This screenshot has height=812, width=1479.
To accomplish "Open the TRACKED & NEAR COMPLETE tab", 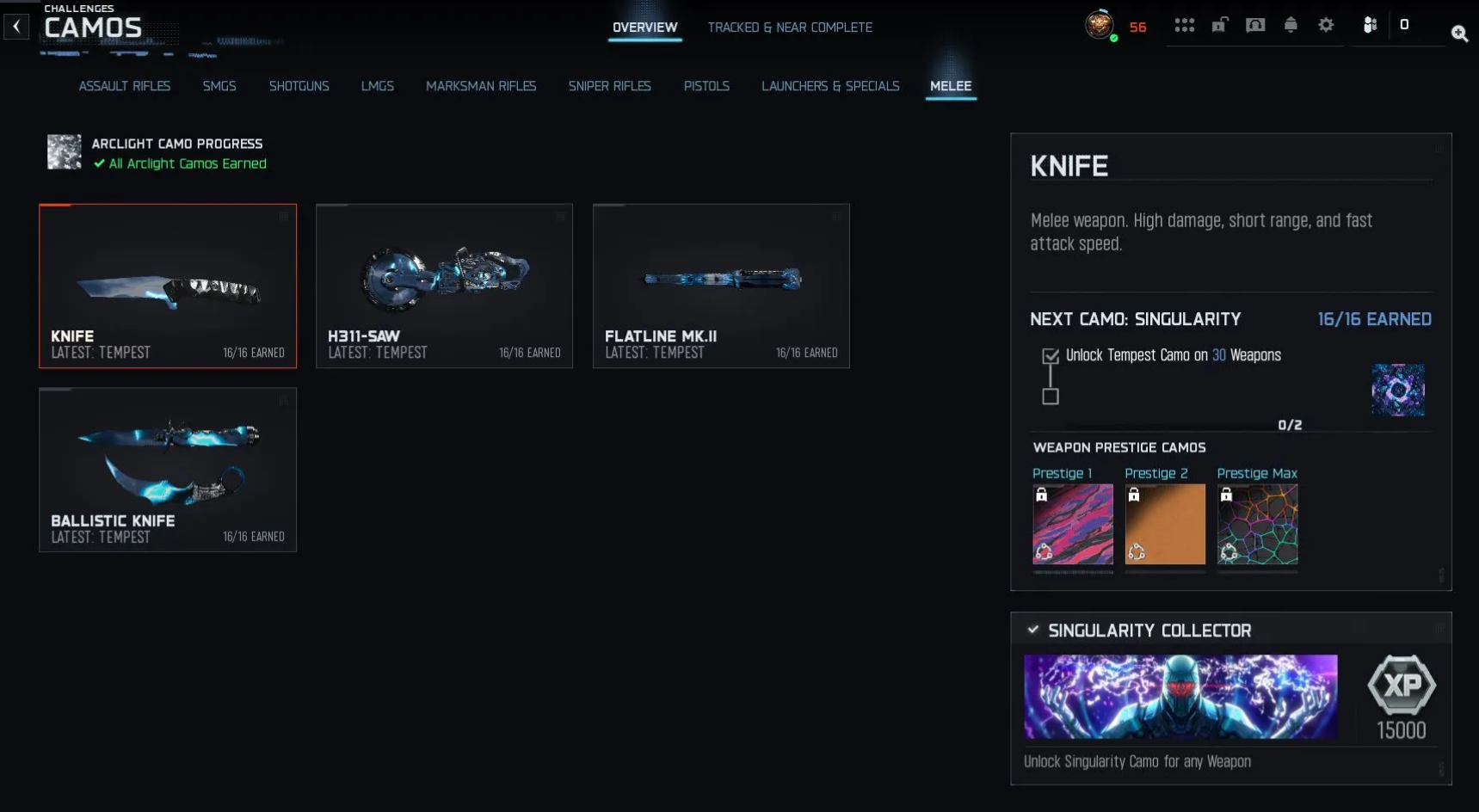I will [790, 27].
